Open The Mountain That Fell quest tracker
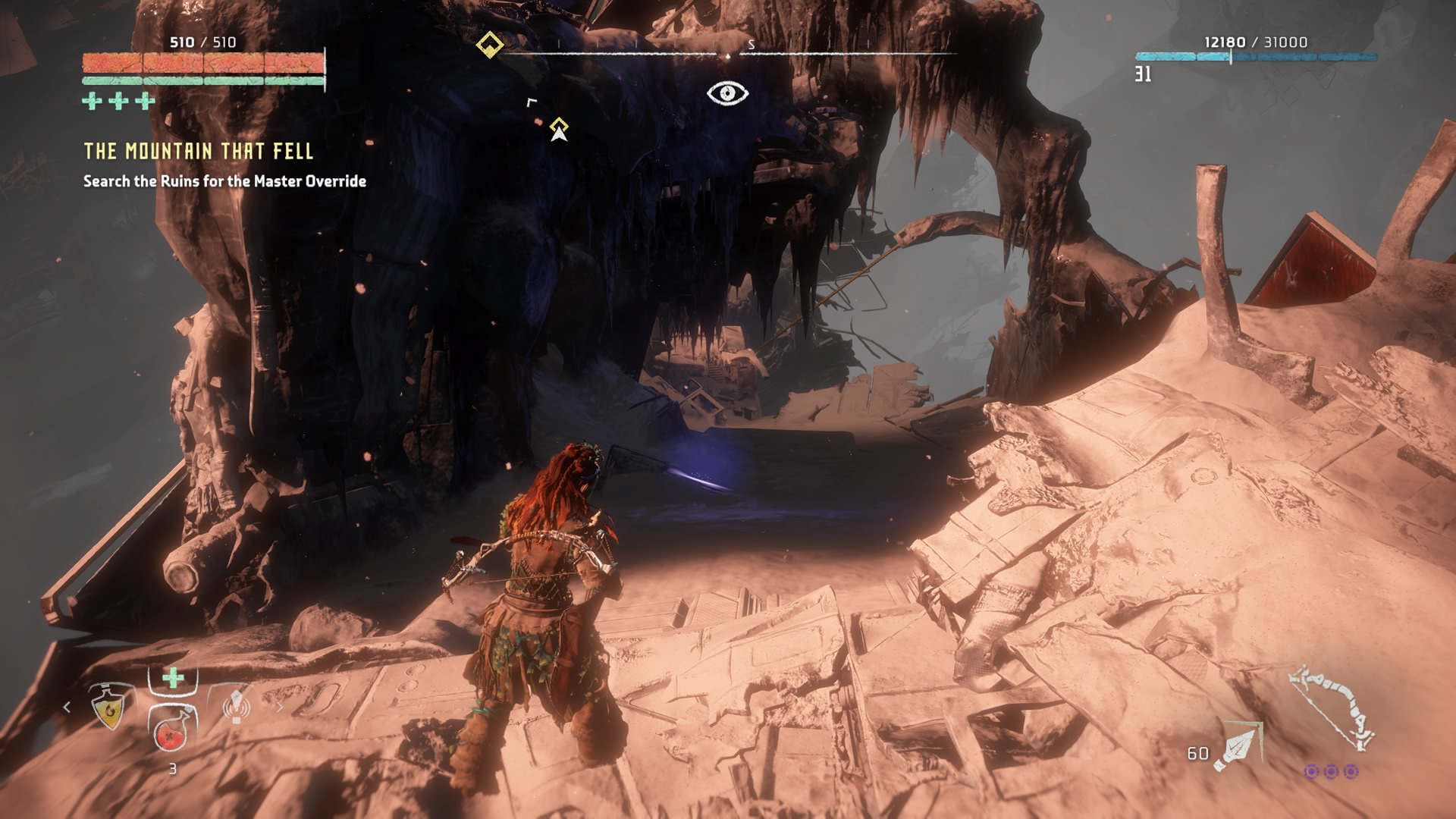The width and height of the screenshot is (1456, 819). 198,152
